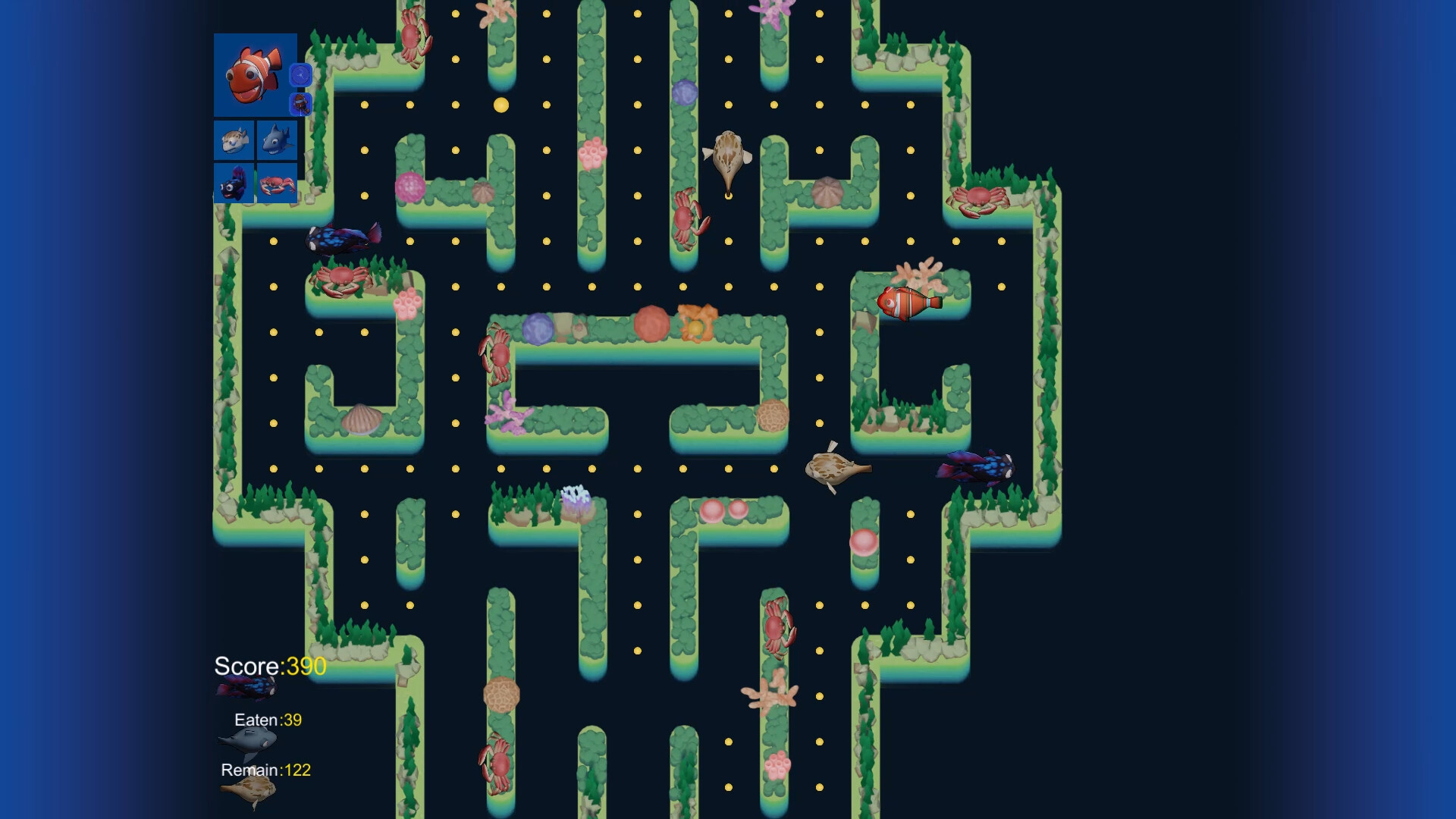Select the shark portrait in the fish panel
The image size is (1456, 819).
[x=277, y=141]
